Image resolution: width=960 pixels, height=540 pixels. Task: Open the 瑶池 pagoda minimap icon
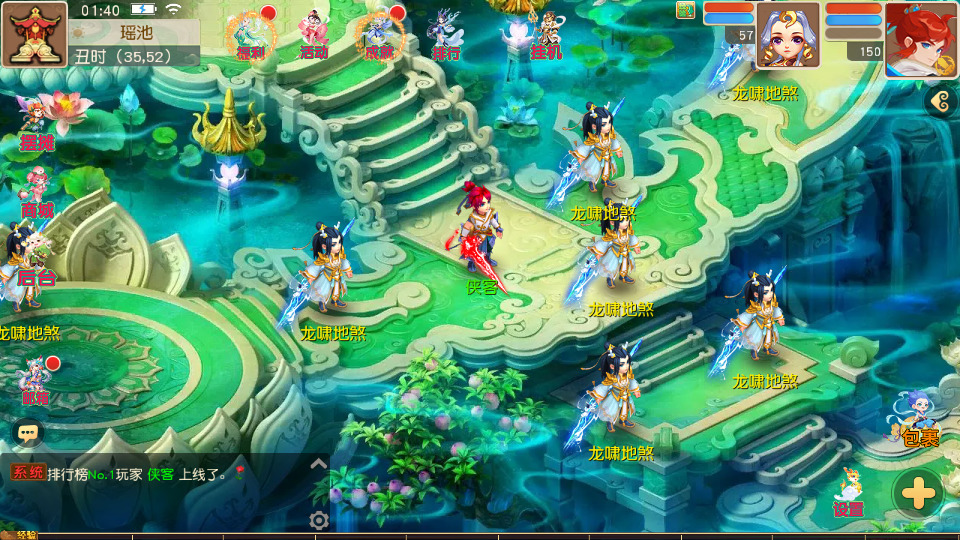point(34,33)
